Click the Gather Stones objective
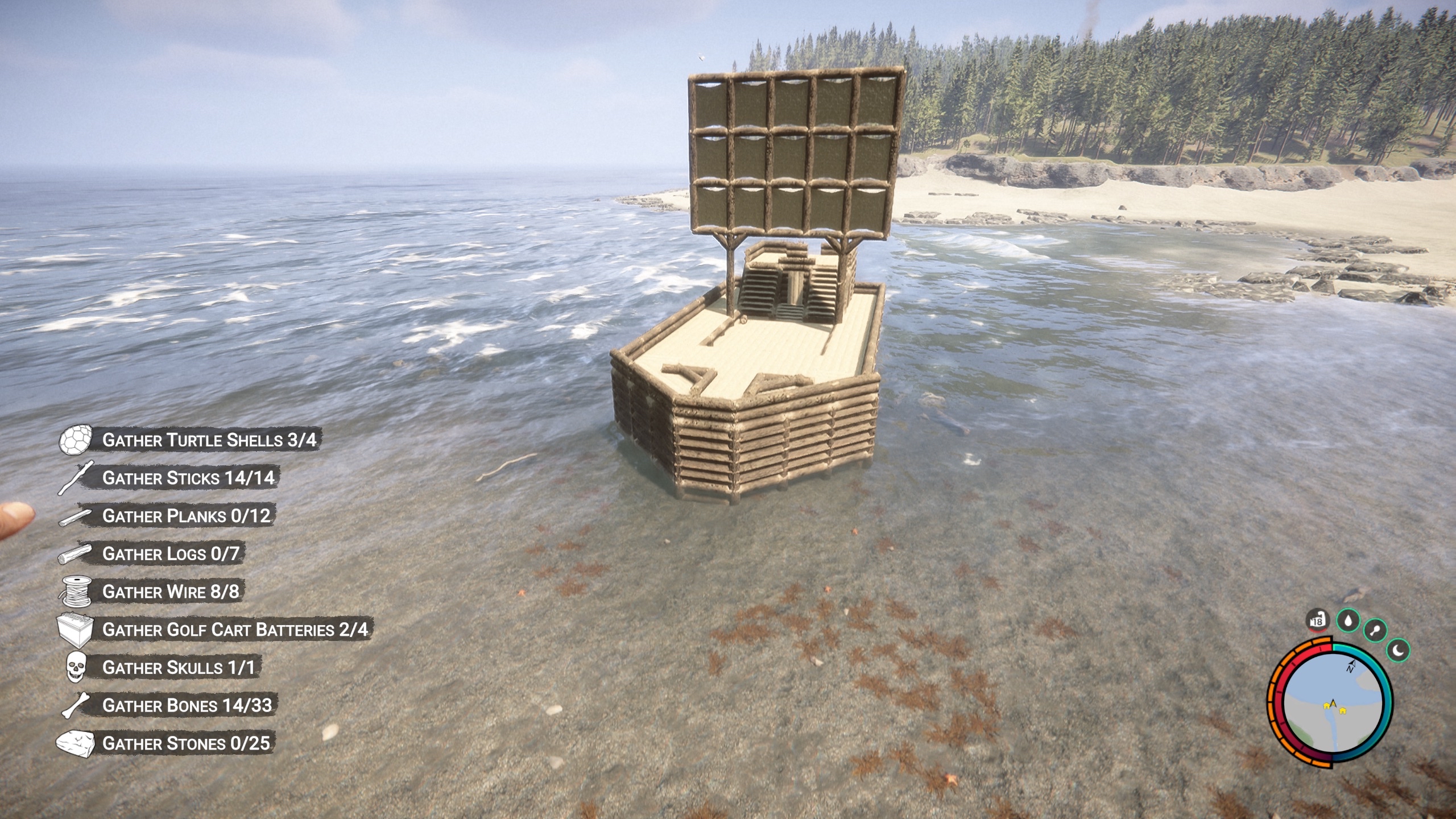Image resolution: width=1456 pixels, height=819 pixels. pyautogui.click(x=186, y=743)
